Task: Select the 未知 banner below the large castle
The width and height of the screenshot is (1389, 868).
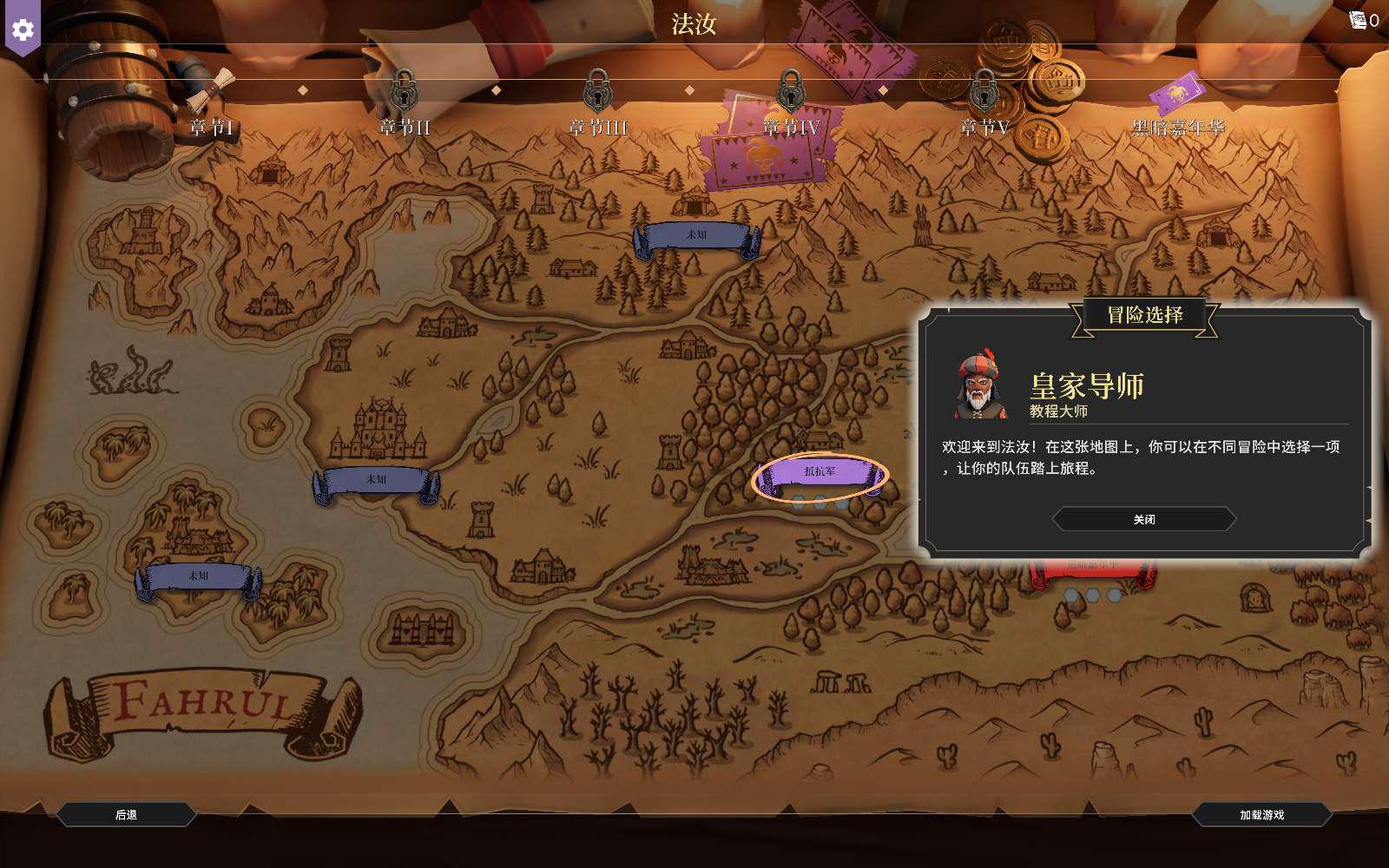Action: (376, 480)
